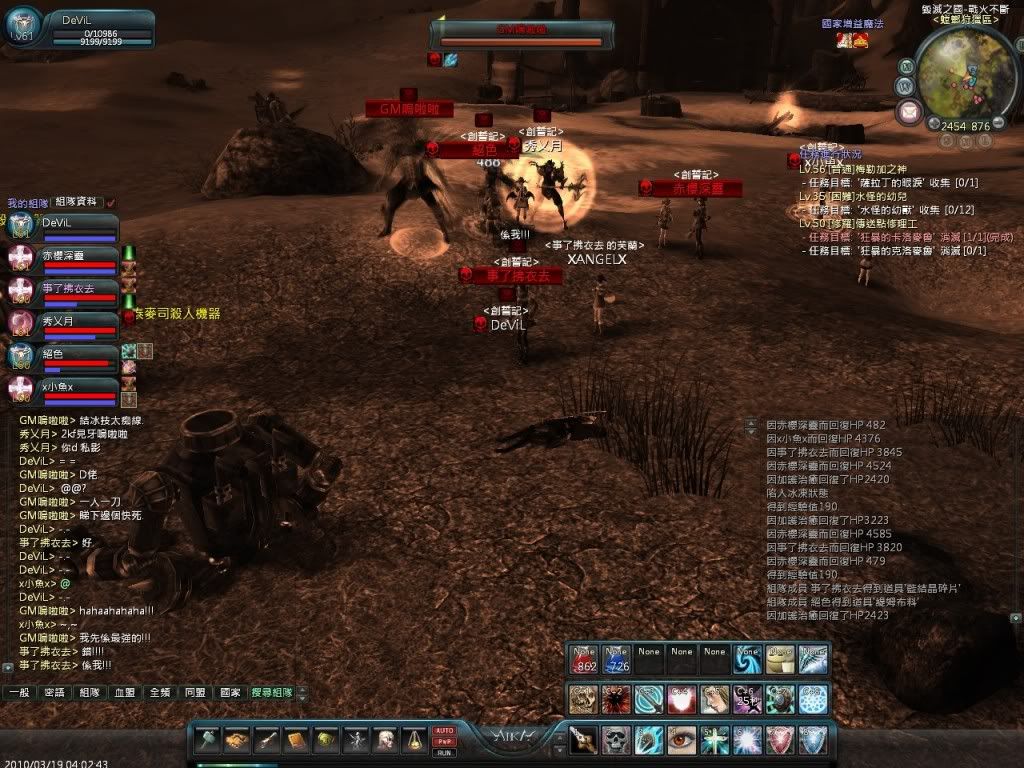Switch chat to the 一般 general tab
1024x768 pixels.
click(x=19, y=692)
